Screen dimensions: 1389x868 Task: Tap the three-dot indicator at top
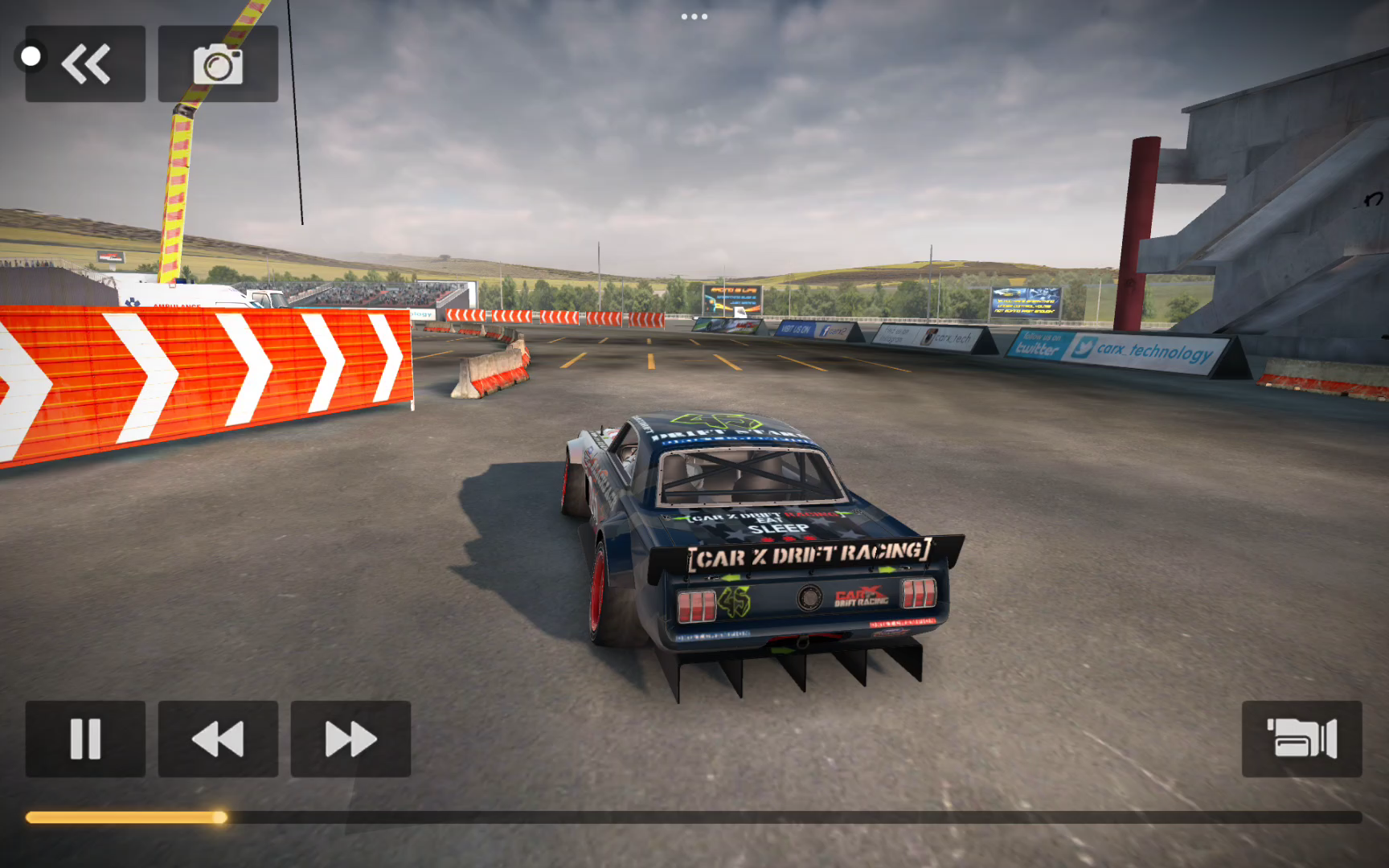pos(694,16)
